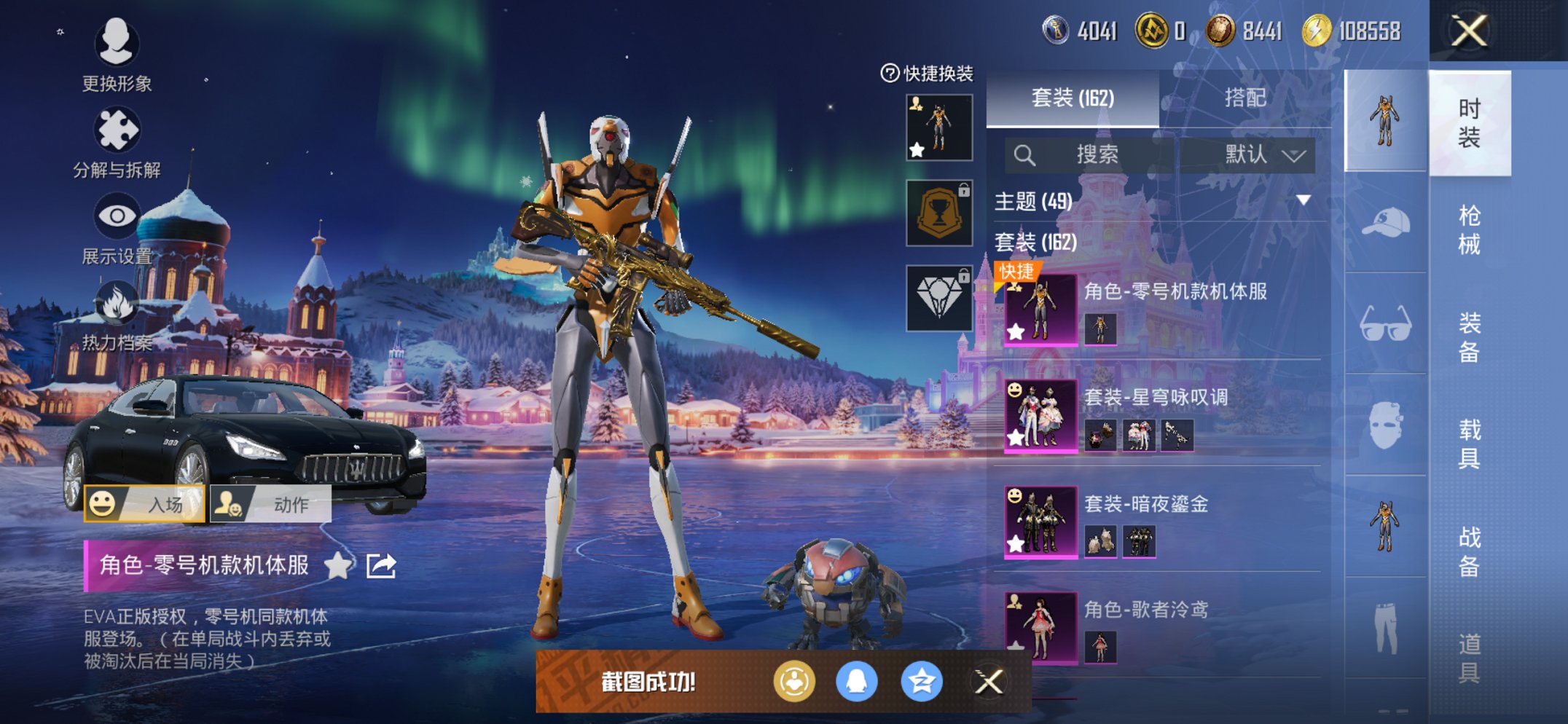Dismiss the 截图成功 screenshot banner

pyautogui.click(x=989, y=682)
